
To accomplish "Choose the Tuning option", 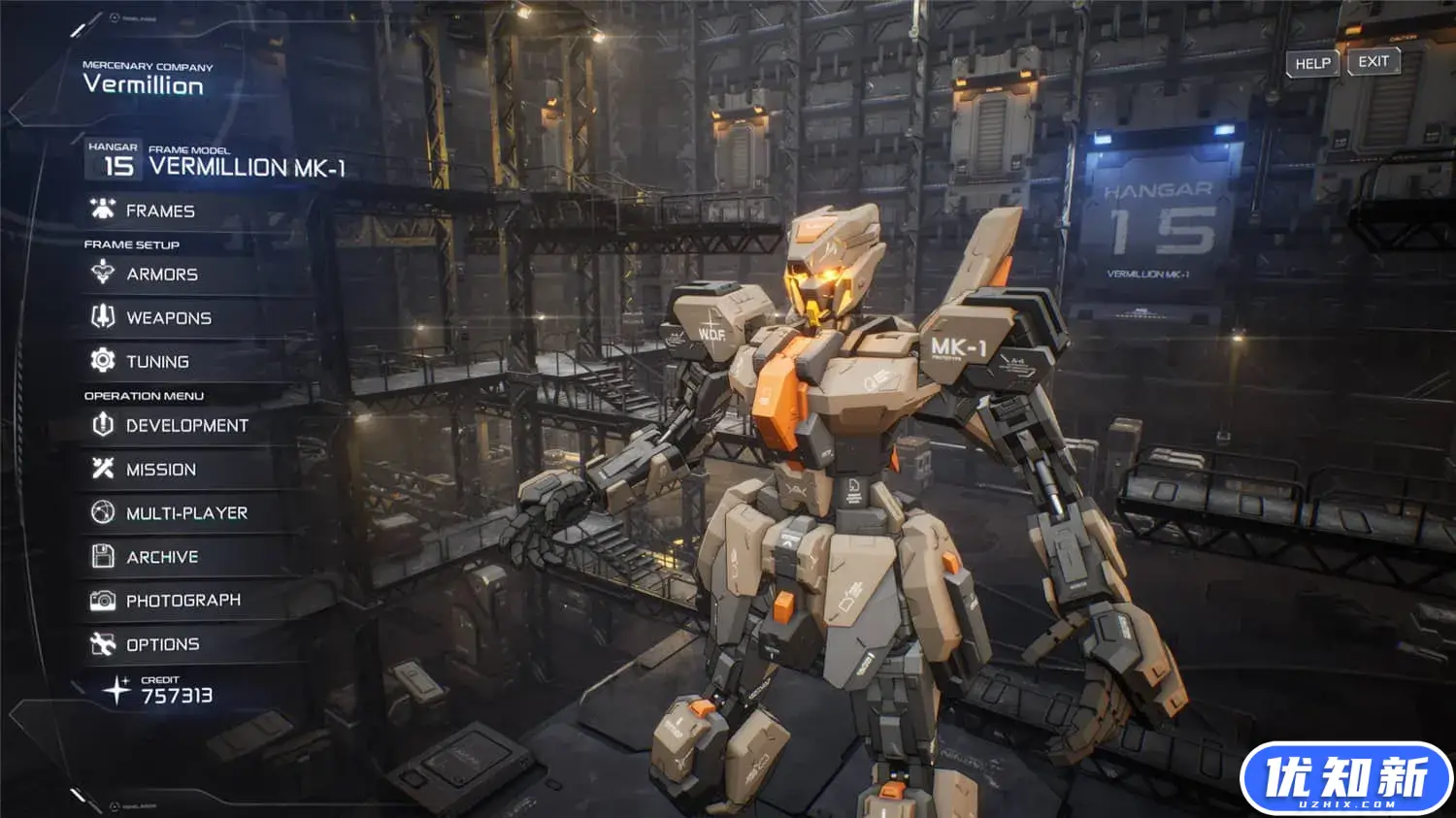I will [157, 362].
